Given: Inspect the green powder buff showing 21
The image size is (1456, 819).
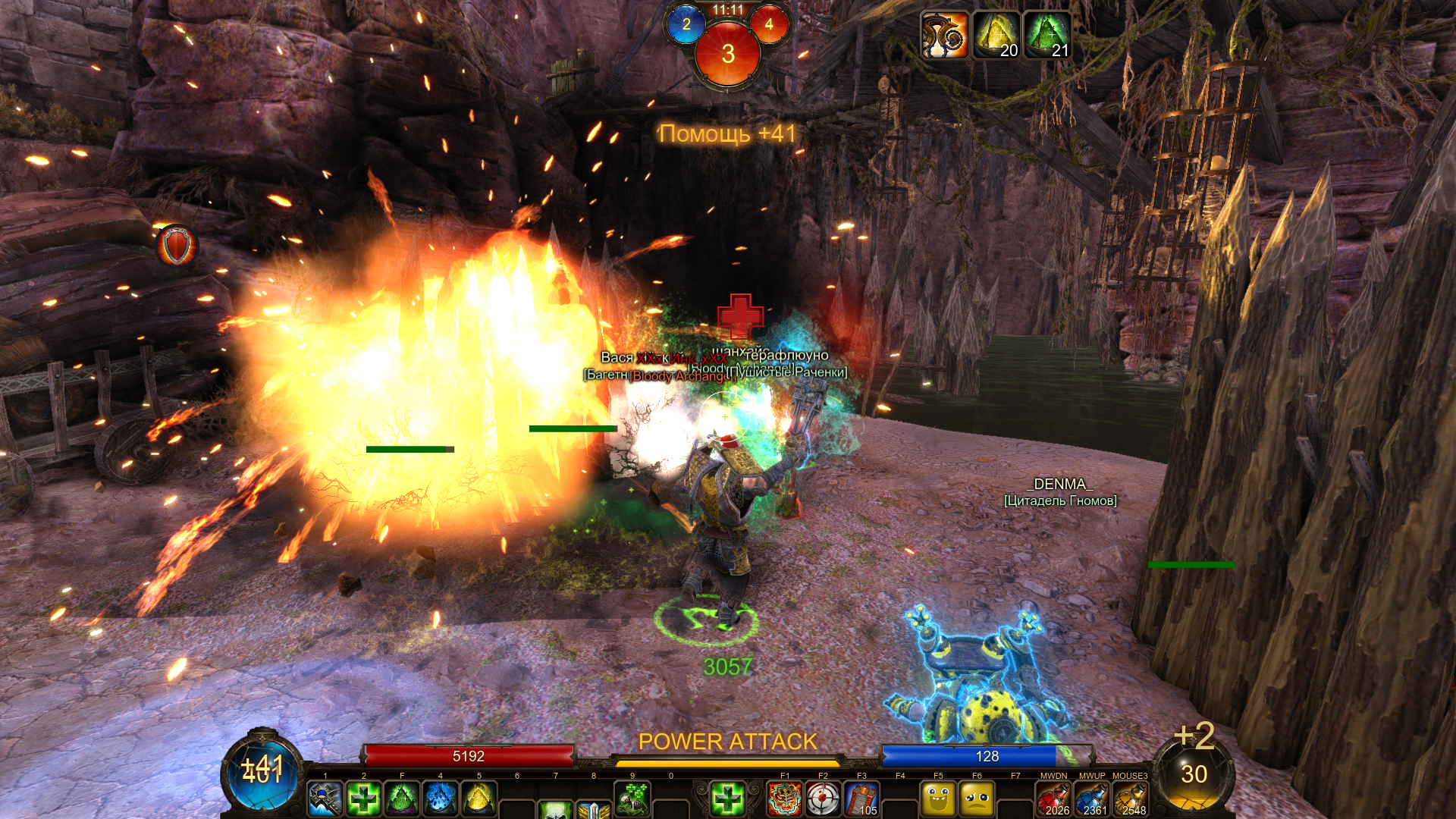Looking at the screenshot, I should 1048,35.
